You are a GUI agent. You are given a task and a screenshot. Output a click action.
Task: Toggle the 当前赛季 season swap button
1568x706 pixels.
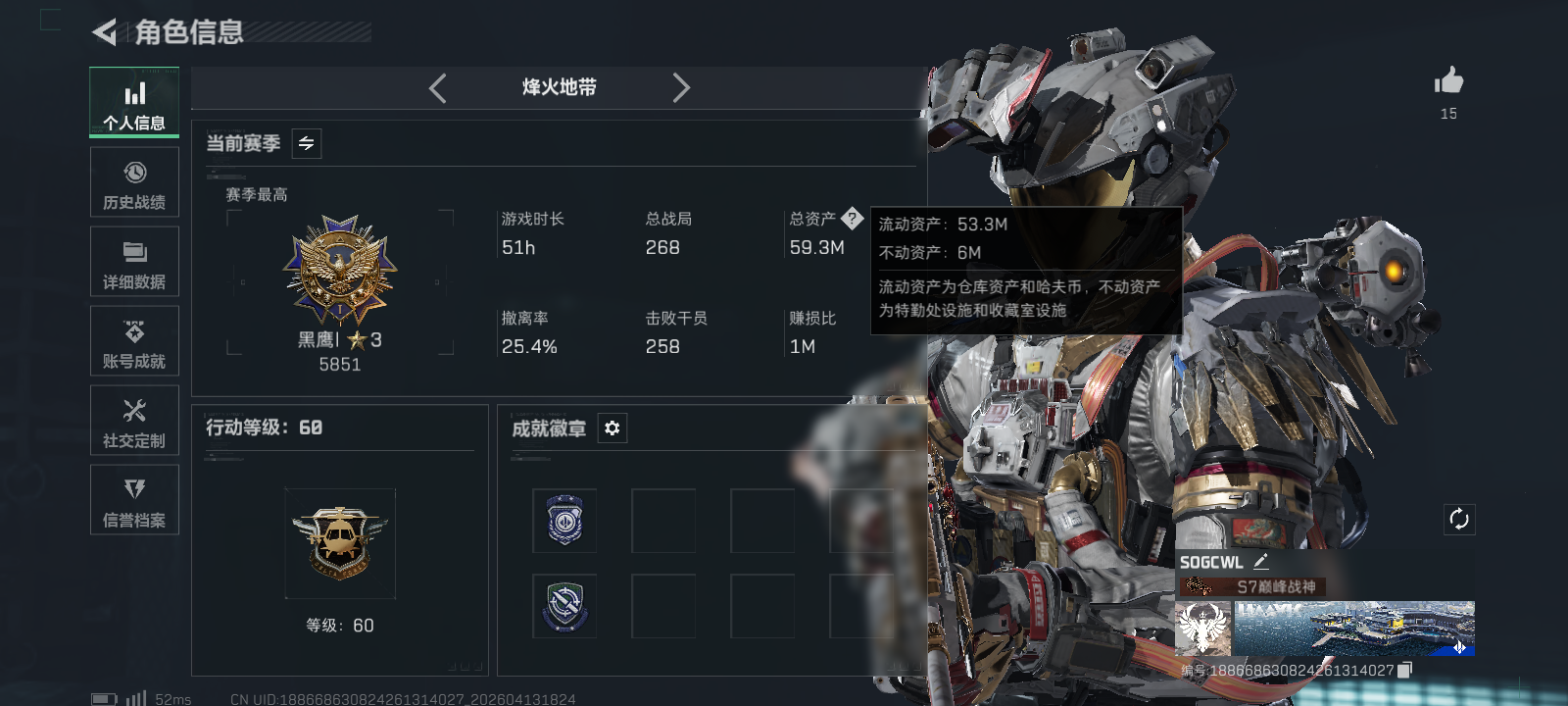tap(307, 144)
